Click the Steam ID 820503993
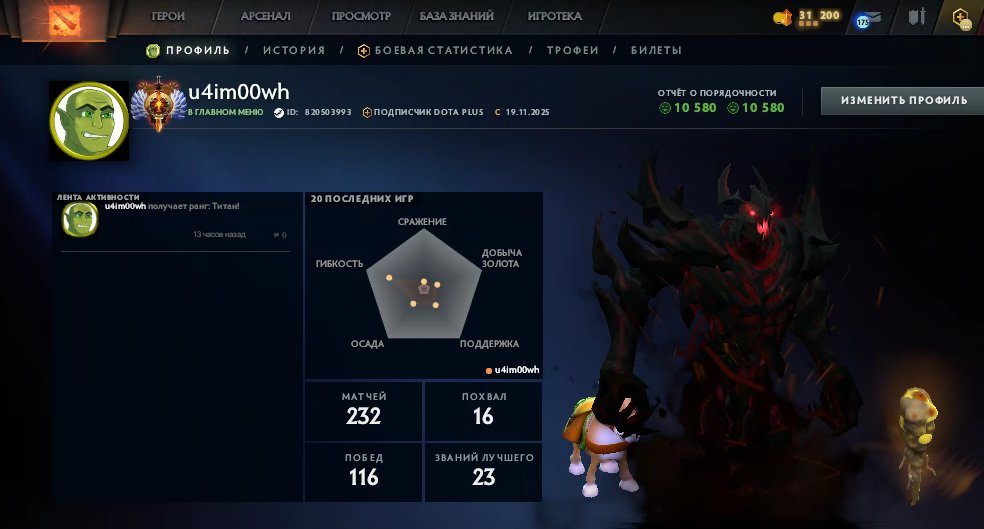Screen dimensions: 984x529 (327, 112)
